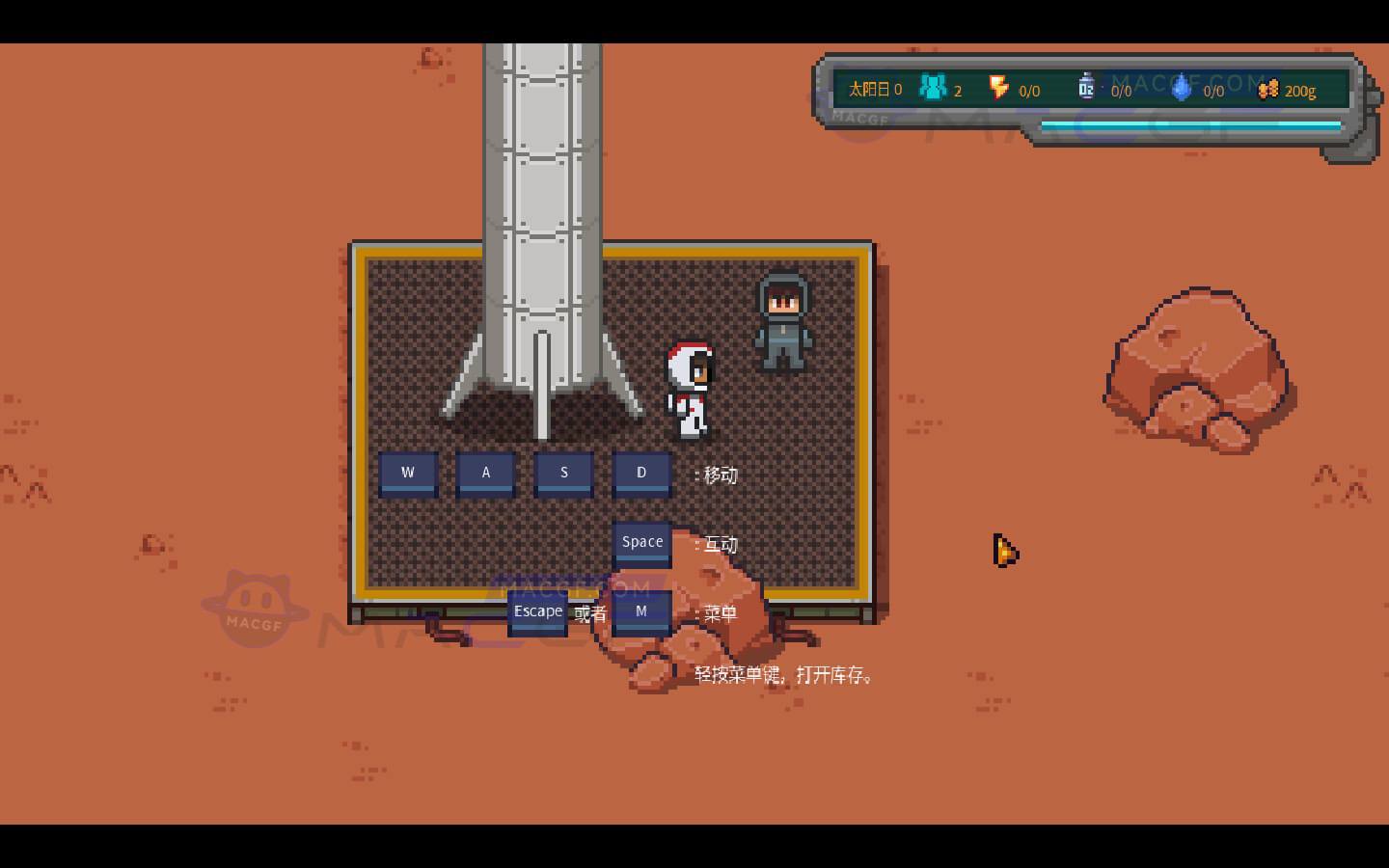
Task: Click the M key menu hint
Action: pyautogui.click(x=641, y=610)
